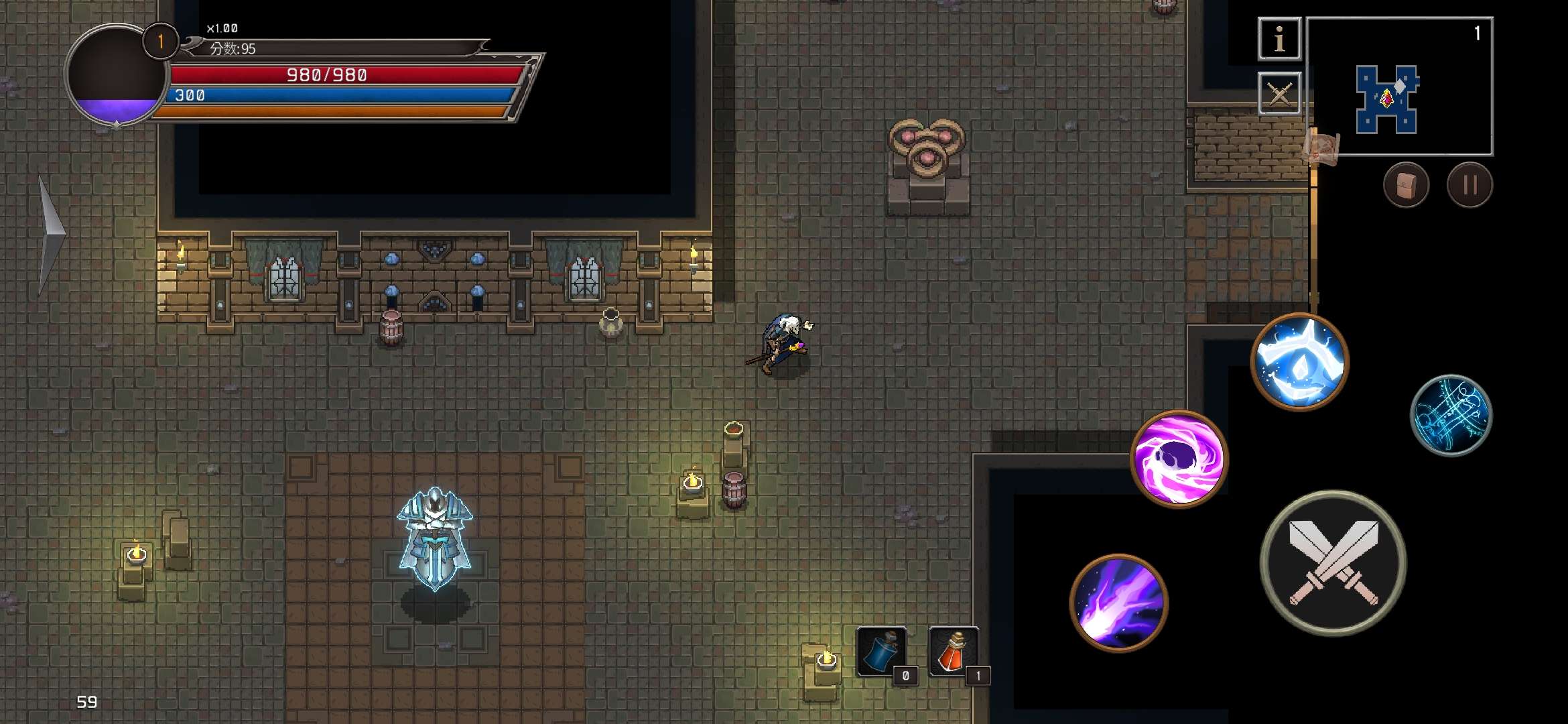The height and width of the screenshot is (724, 1568).
Task: Attack with the crossed swords button
Action: [1333, 563]
